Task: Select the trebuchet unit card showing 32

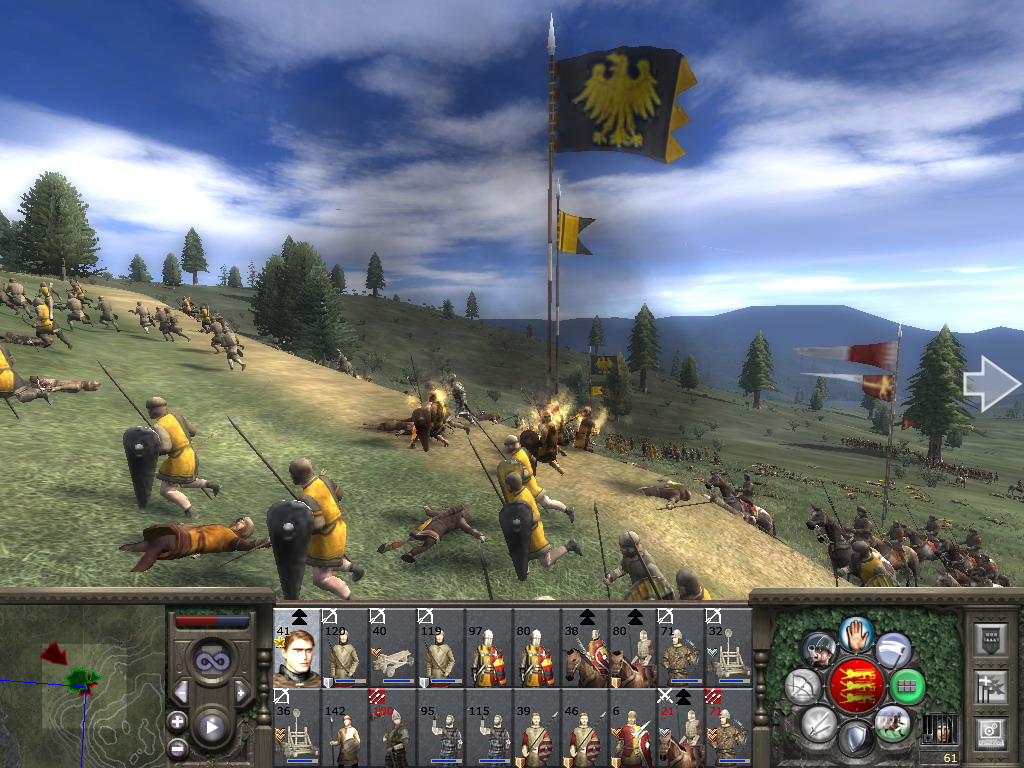Action: coord(729,648)
